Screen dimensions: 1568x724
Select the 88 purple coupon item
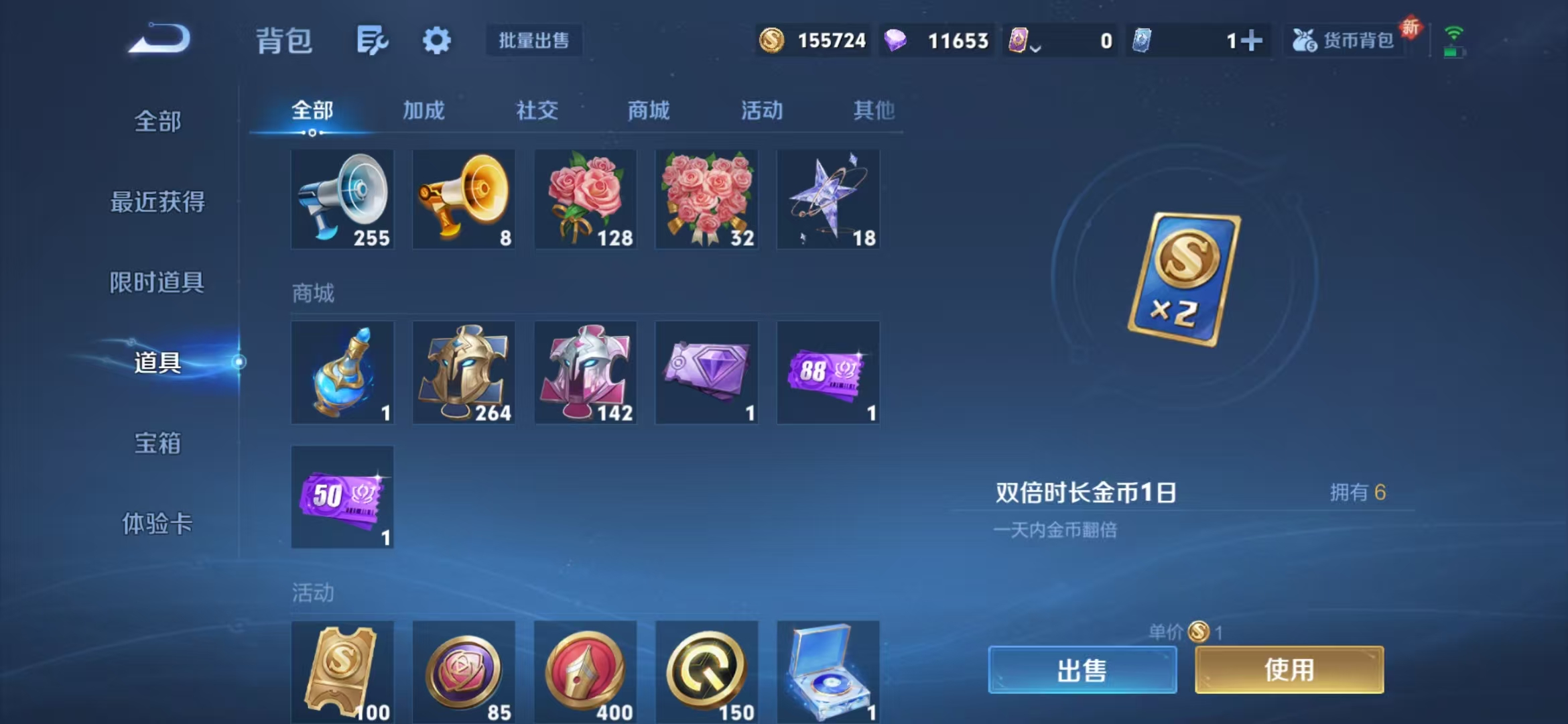click(828, 373)
